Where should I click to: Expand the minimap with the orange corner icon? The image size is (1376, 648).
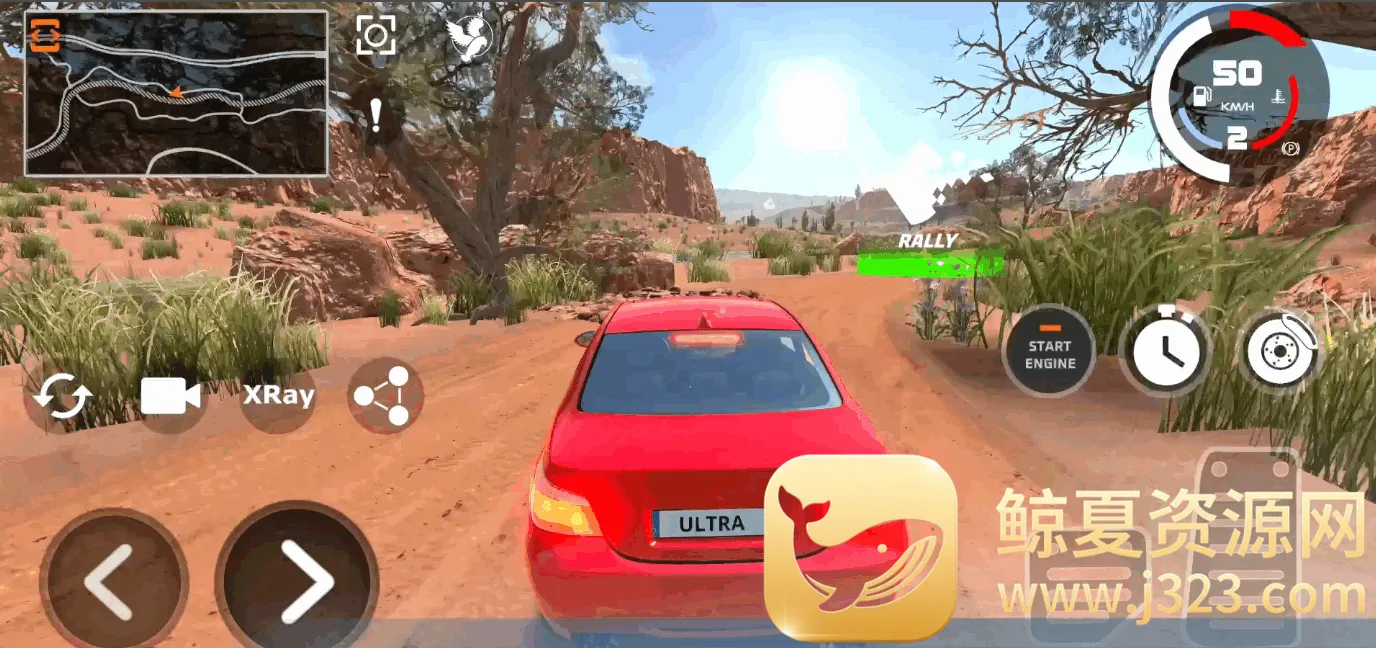(46, 37)
